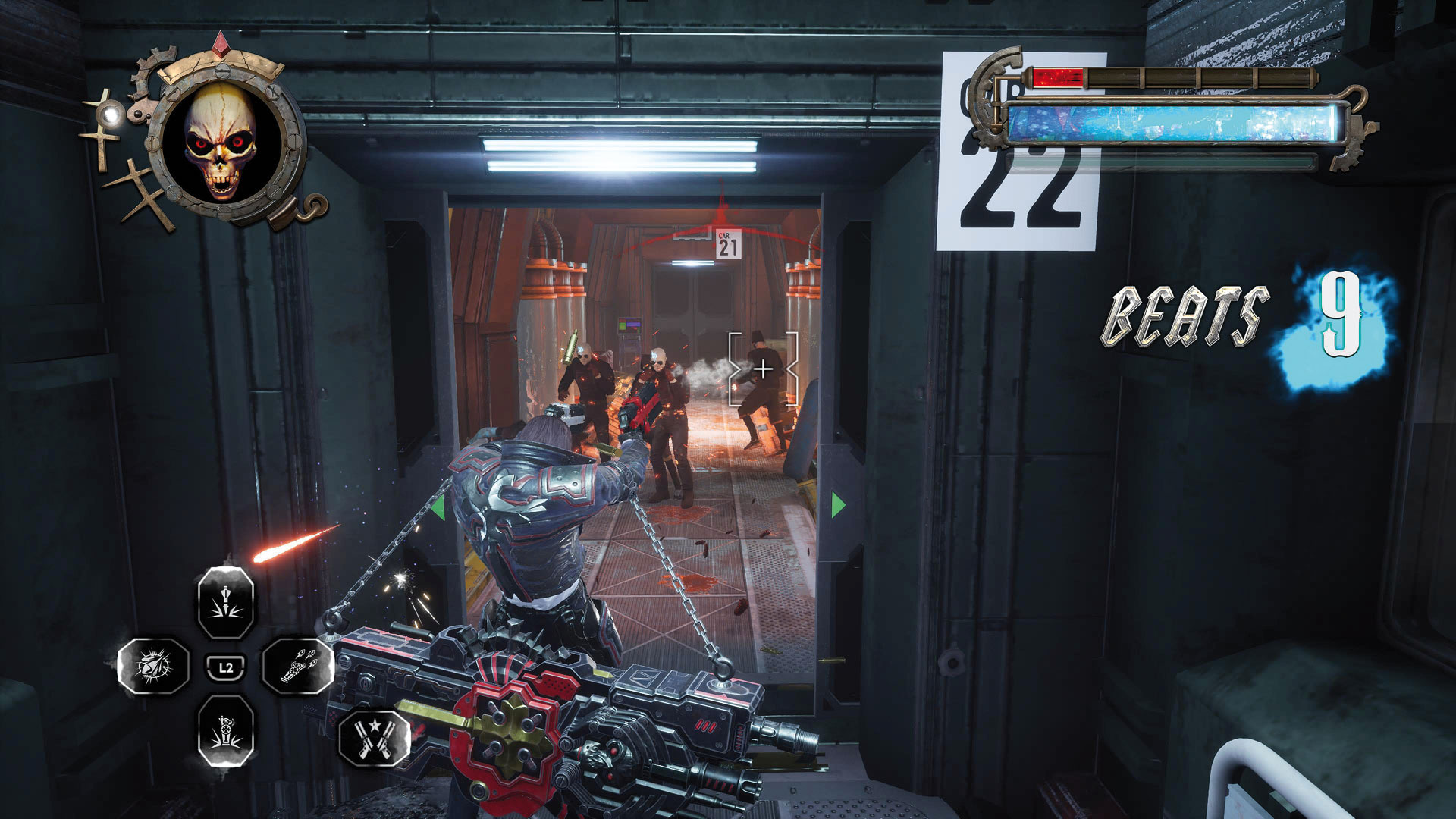This screenshot has width=1456, height=819.
Task: Activate the downward bolt impact ability
Action: click(x=225, y=604)
